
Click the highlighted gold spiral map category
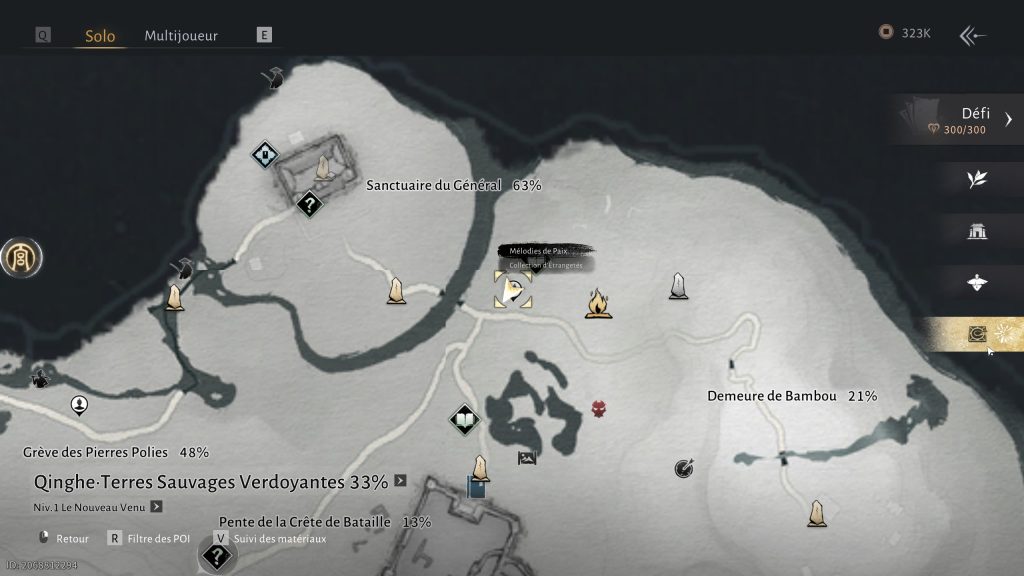click(x=977, y=335)
